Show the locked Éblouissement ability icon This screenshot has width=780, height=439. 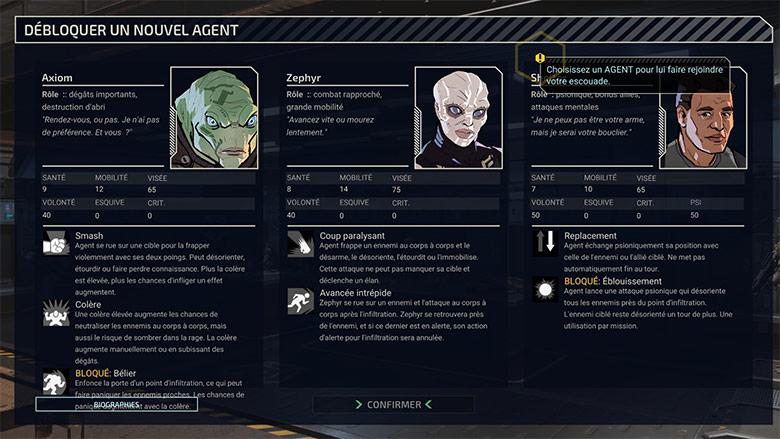[x=545, y=290]
